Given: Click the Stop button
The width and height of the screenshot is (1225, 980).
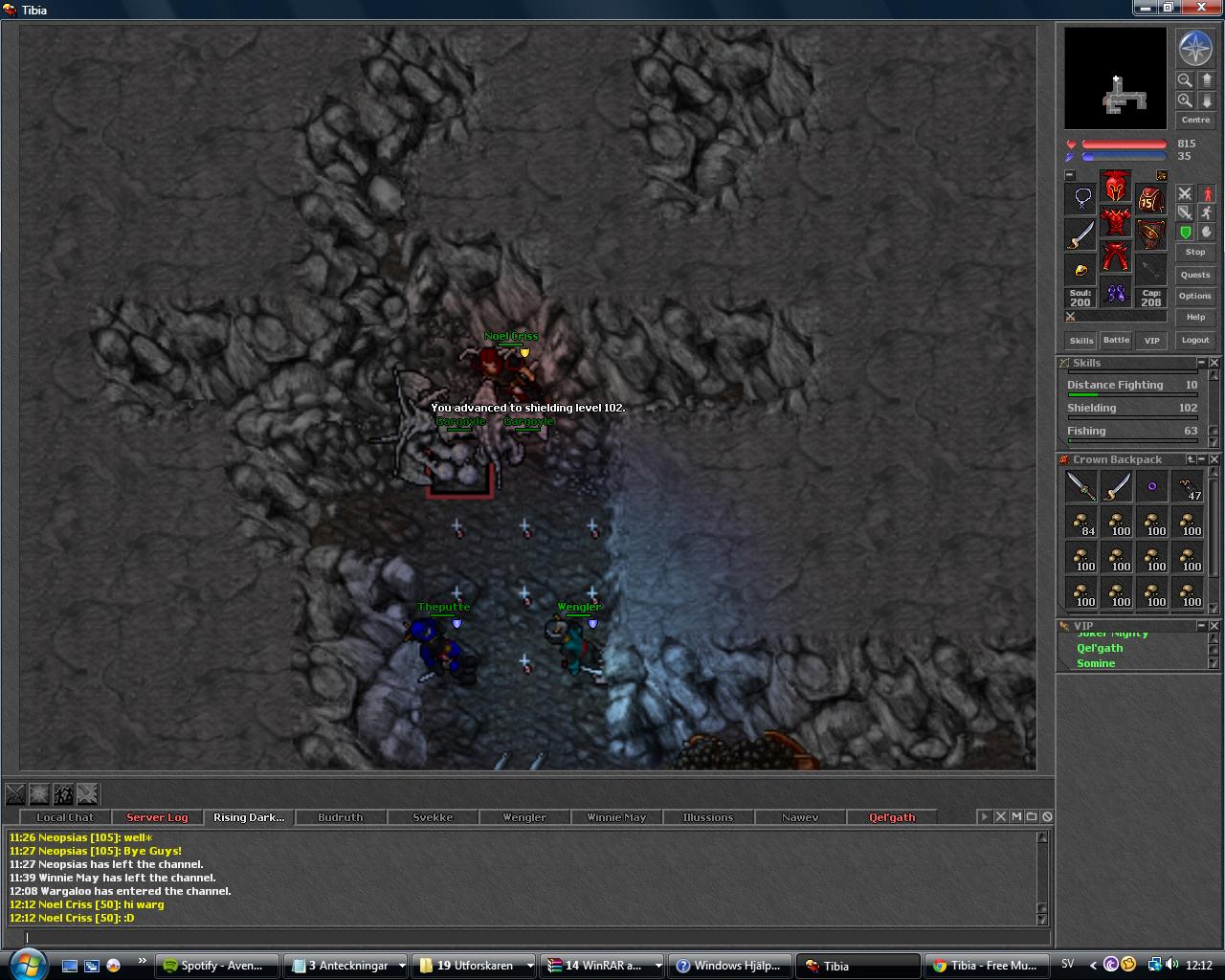Looking at the screenshot, I should (1194, 252).
